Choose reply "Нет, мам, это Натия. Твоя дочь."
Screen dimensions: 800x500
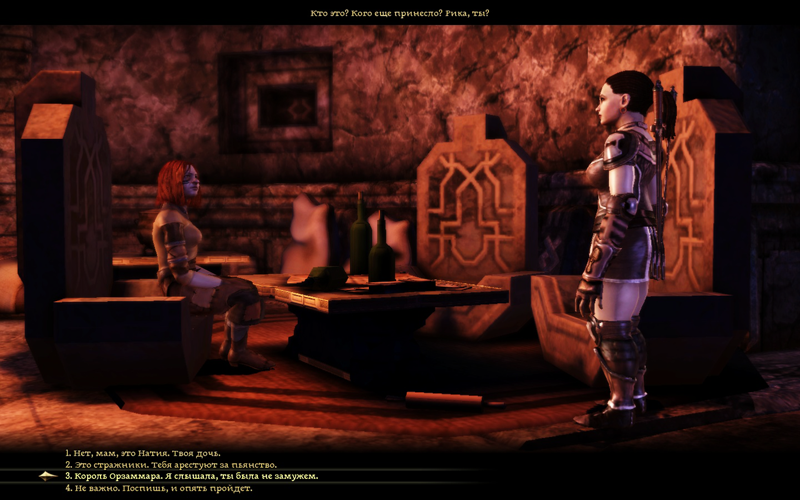pyautogui.click(x=143, y=453)
